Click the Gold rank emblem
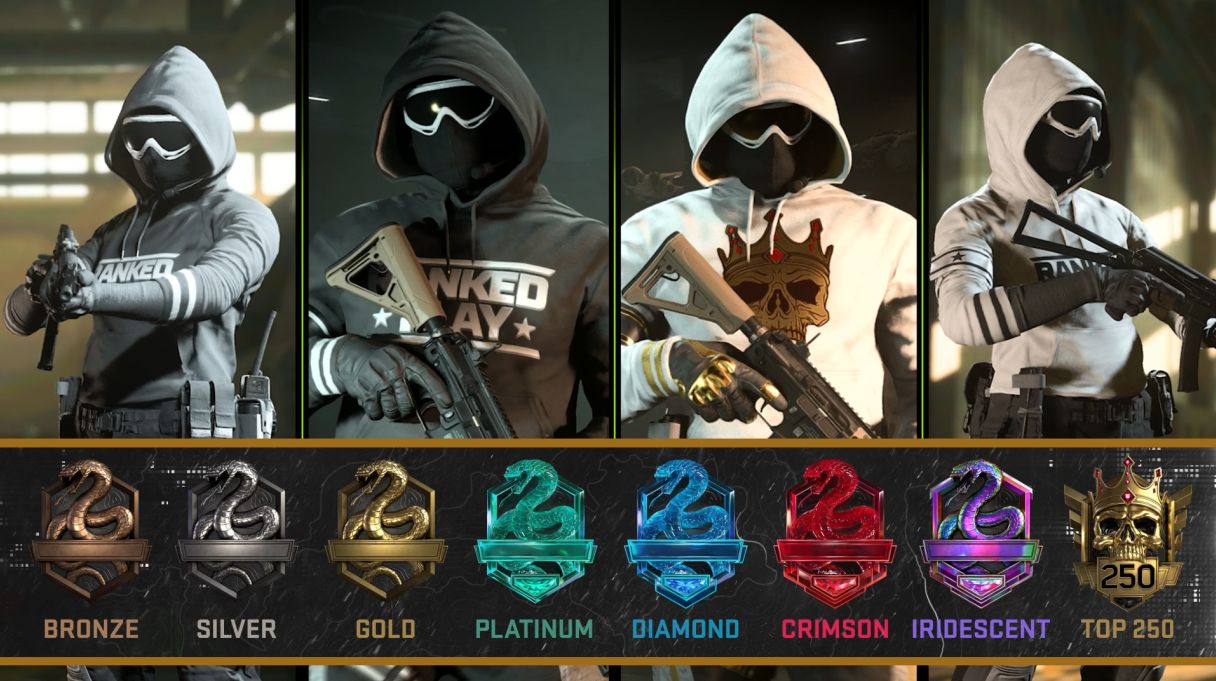 coord(385,530)
